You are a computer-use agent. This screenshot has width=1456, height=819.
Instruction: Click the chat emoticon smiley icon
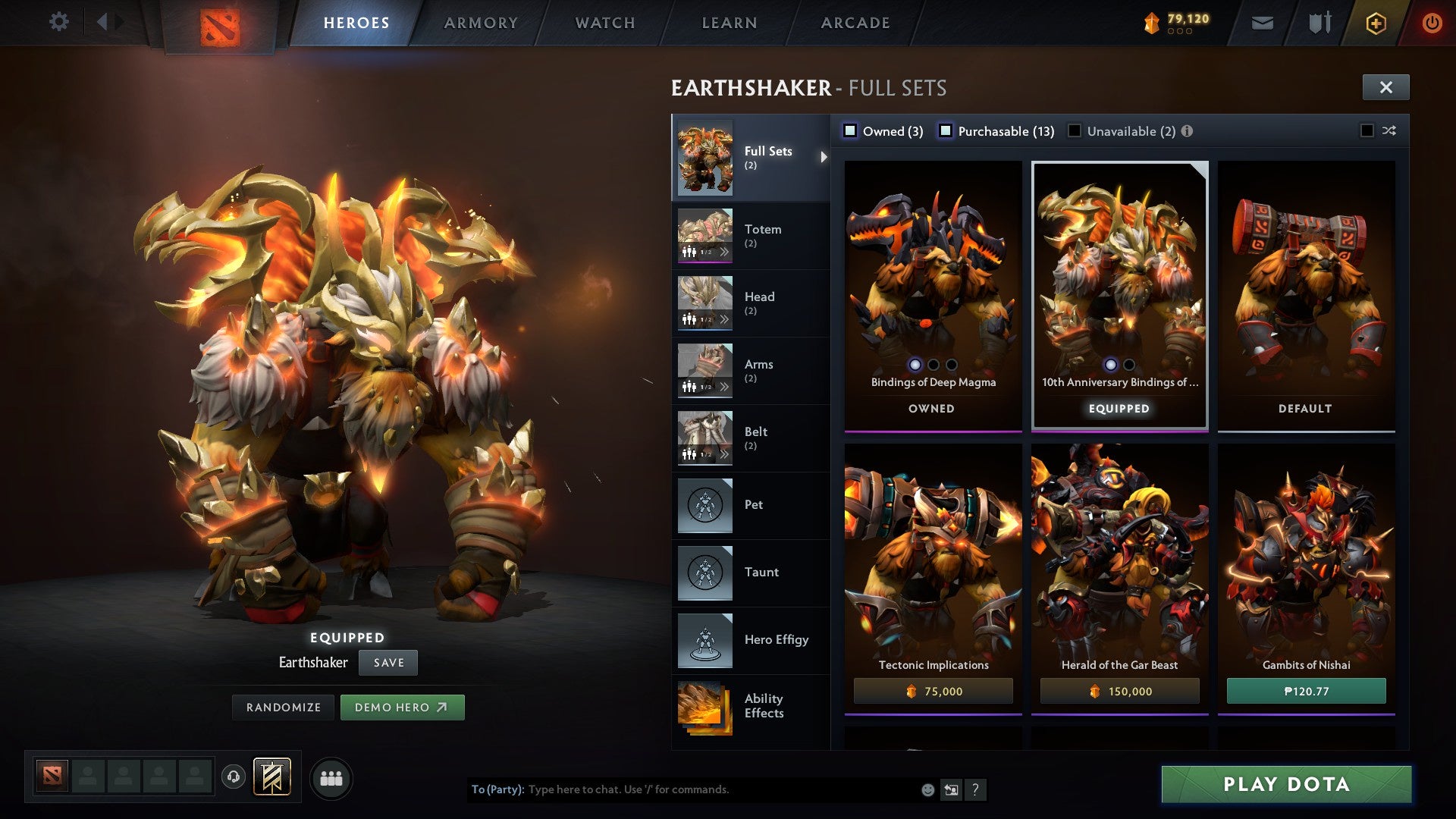pyautogui.click(x=927, y=789)
